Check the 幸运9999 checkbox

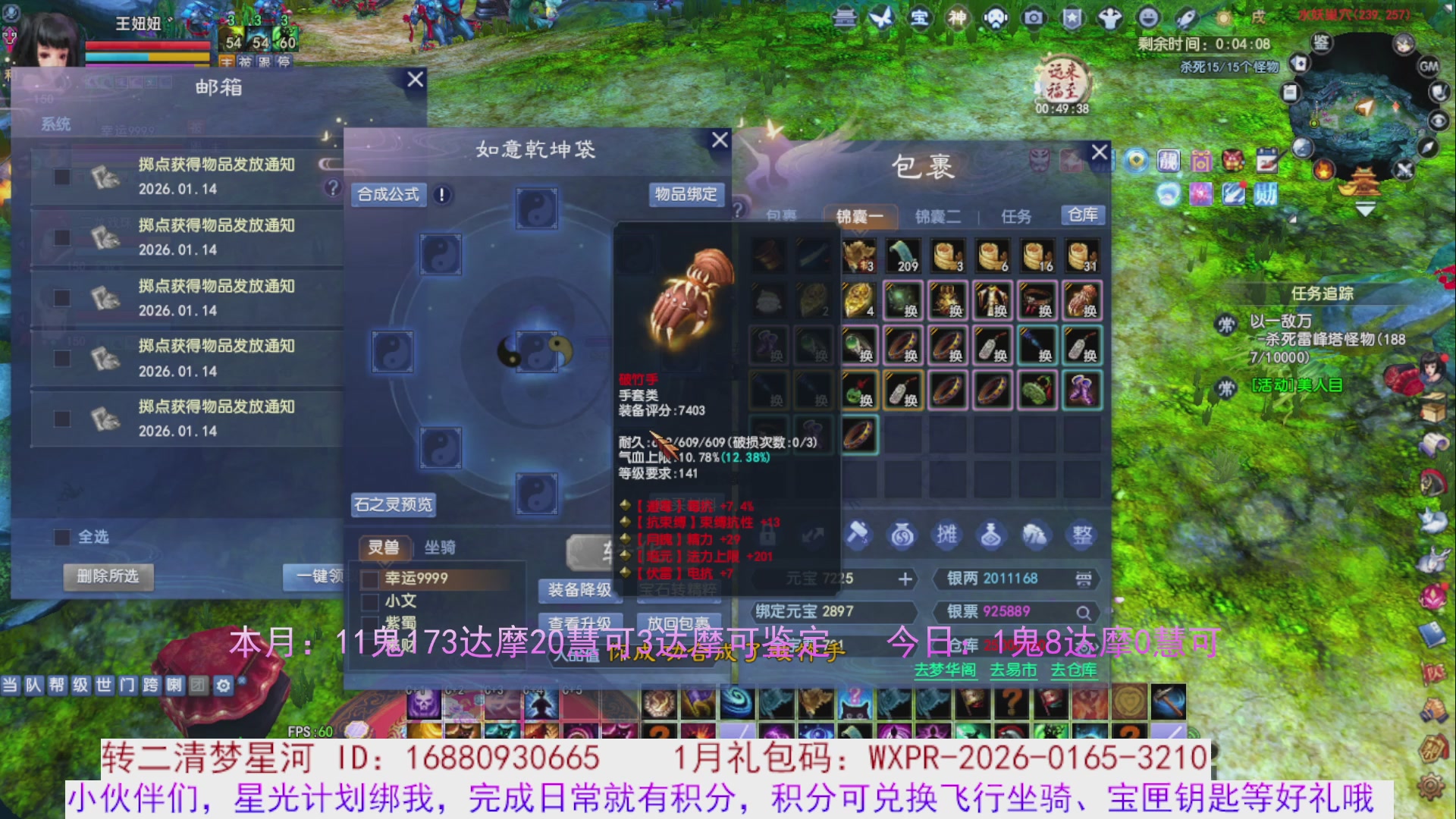pyautogui.click(x=369, y=578)
